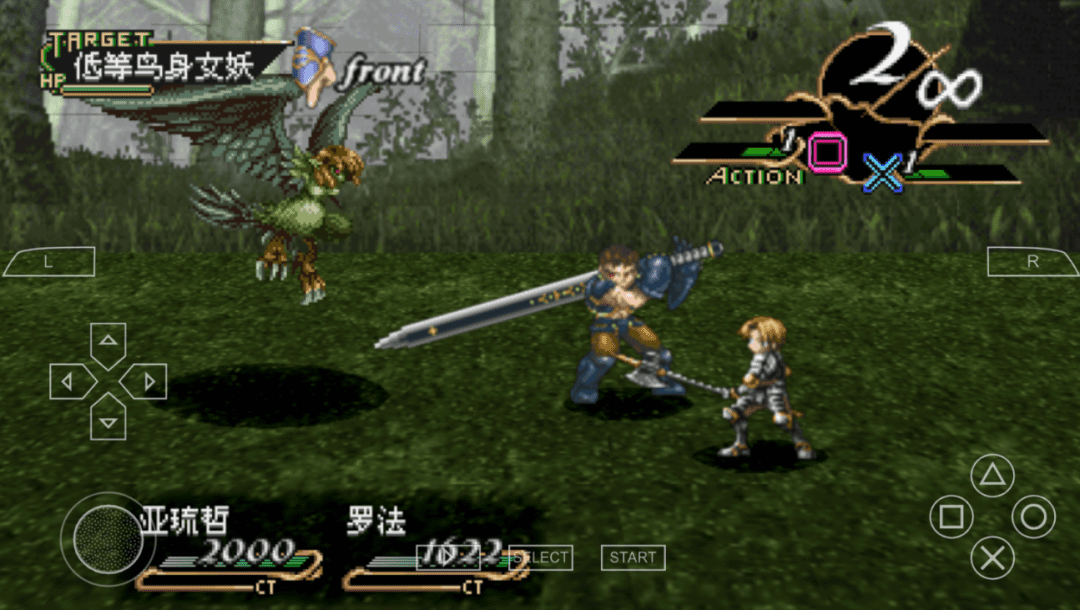This screenshot has height=610, width=1080.
Task: Tap the SELECT touch button
Action: 542,558
